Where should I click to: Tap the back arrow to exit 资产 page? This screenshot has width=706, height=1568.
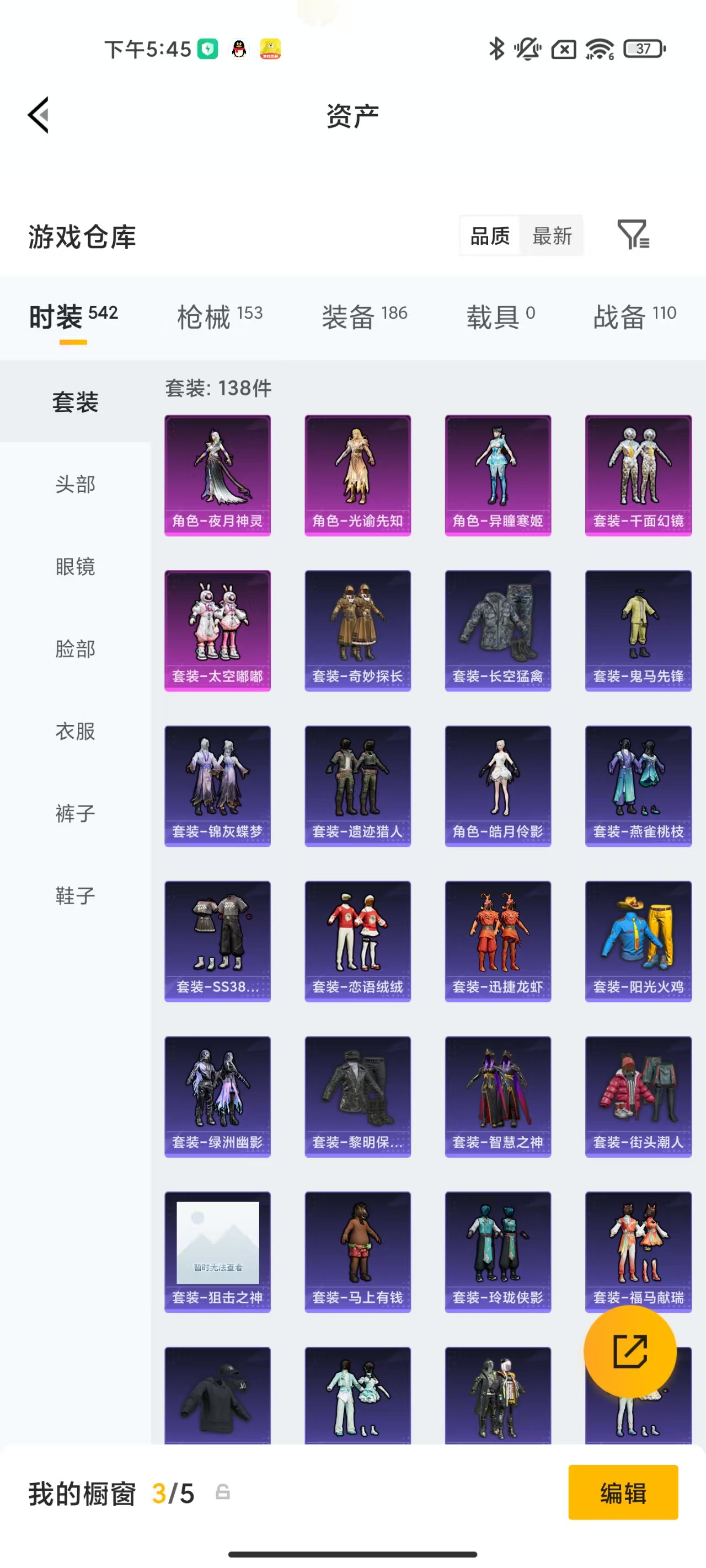(x=38, y=116)
